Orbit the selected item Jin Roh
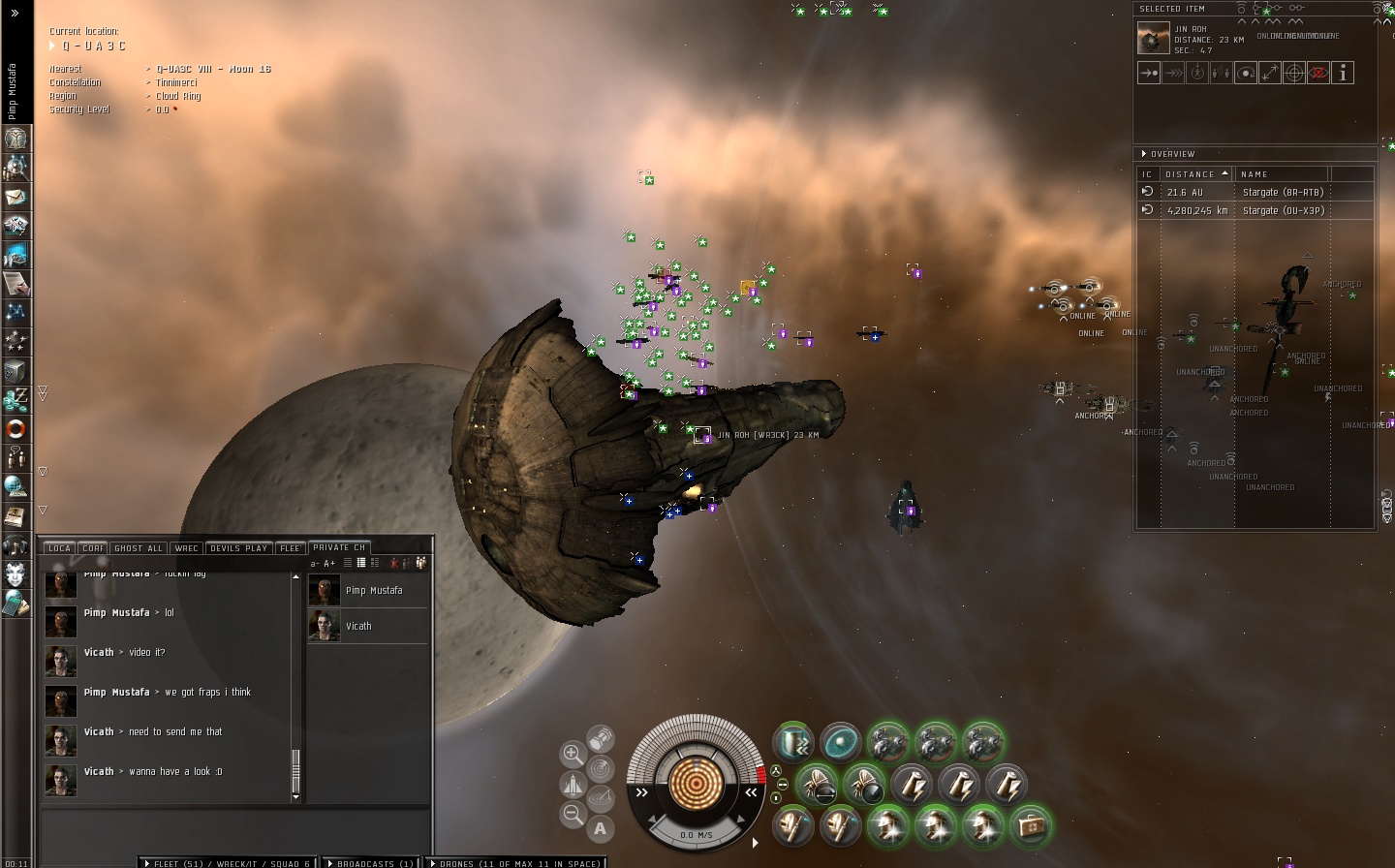The width and height of the screenshot is (1395, 868). tap(1246, 73)
